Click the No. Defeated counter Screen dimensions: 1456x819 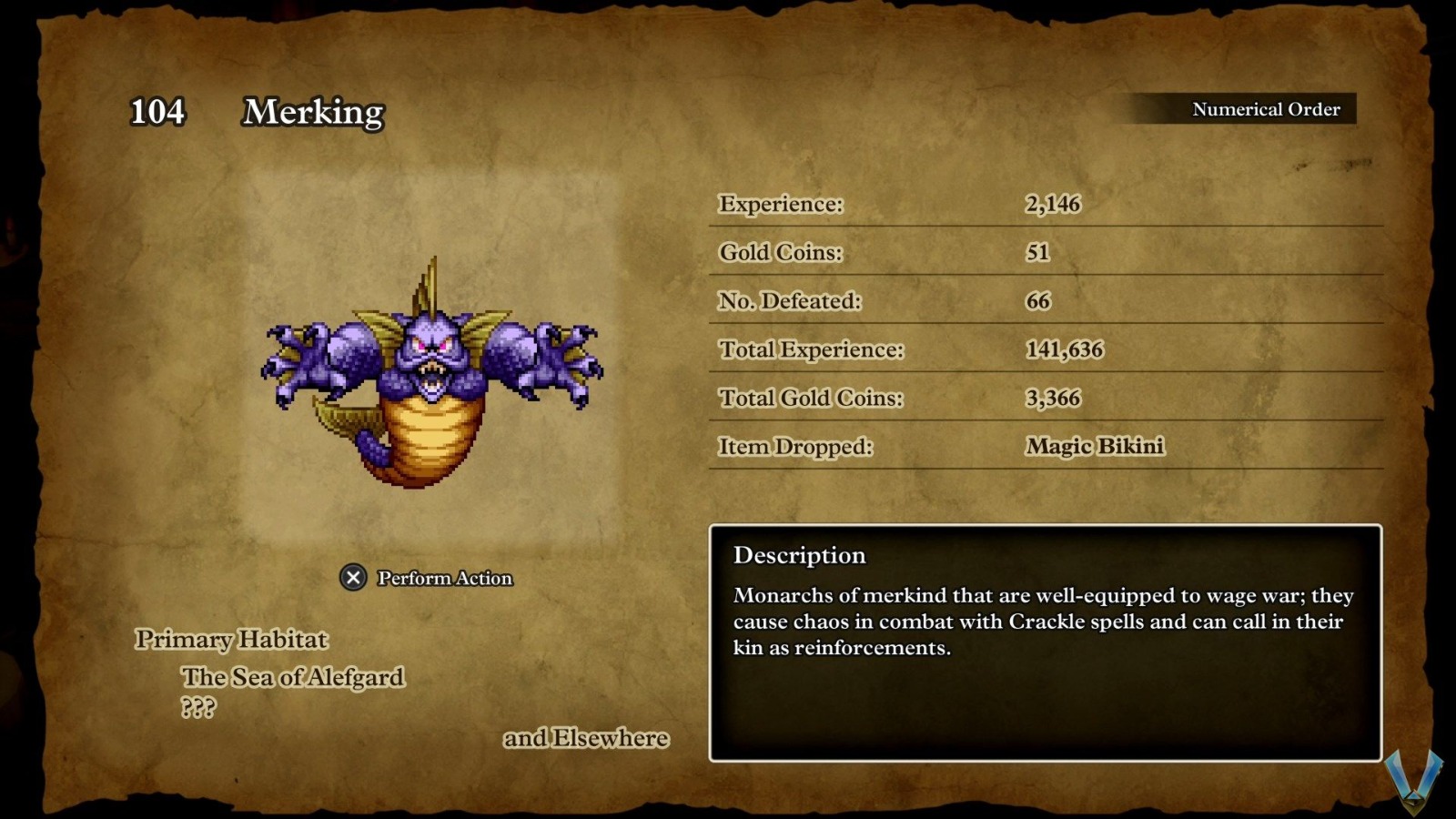1046,300
